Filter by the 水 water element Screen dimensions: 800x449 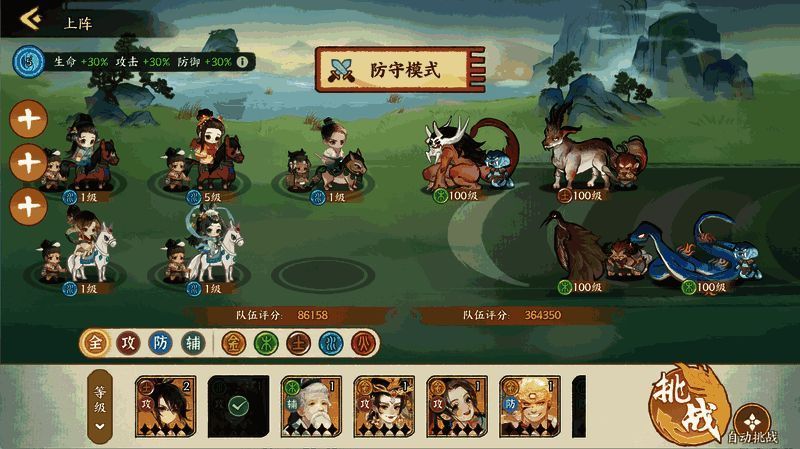pyautogui.click(x=331, y=343)
